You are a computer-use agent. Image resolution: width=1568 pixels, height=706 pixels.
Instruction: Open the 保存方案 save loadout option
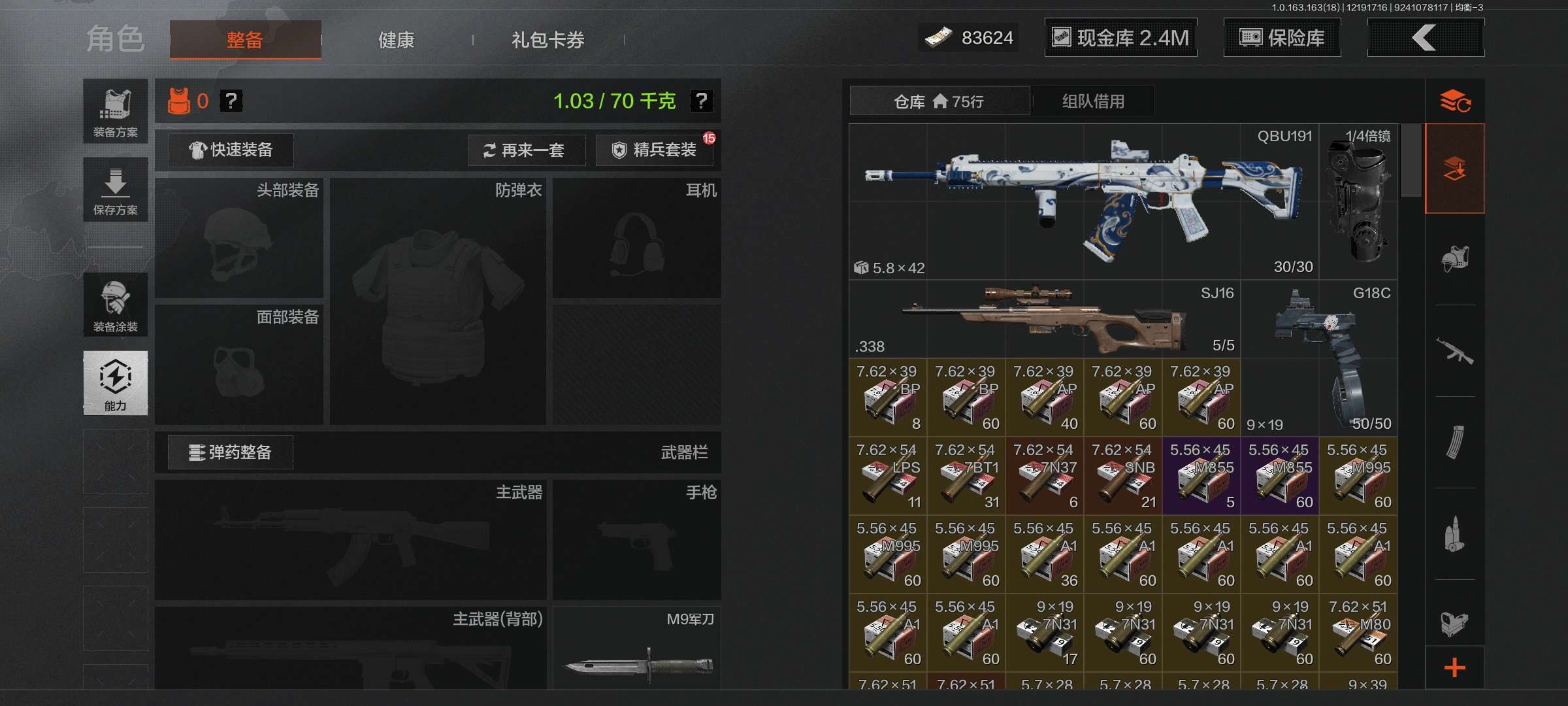click(115, 190)
